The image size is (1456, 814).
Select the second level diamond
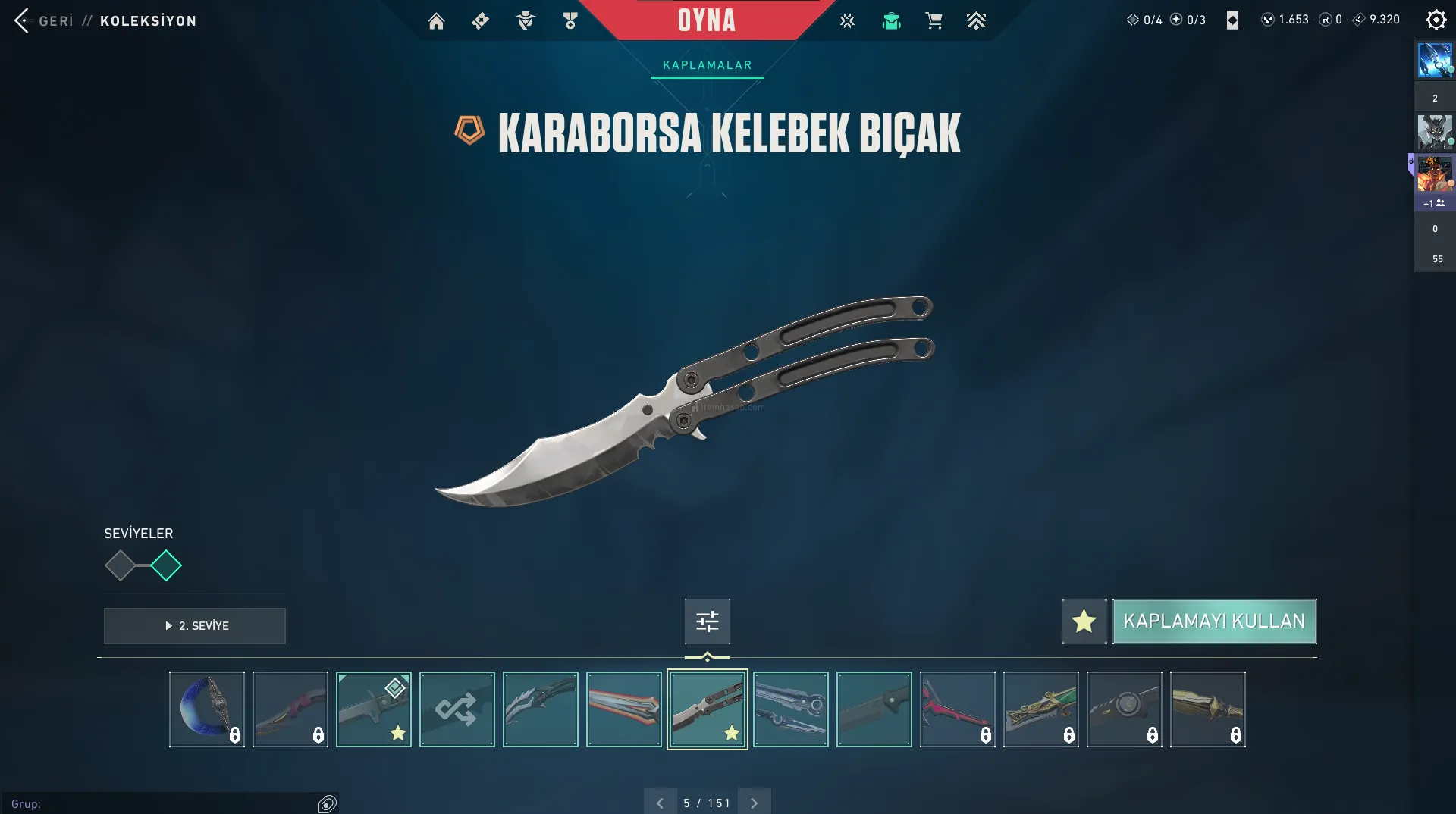(x=166, y=565)
